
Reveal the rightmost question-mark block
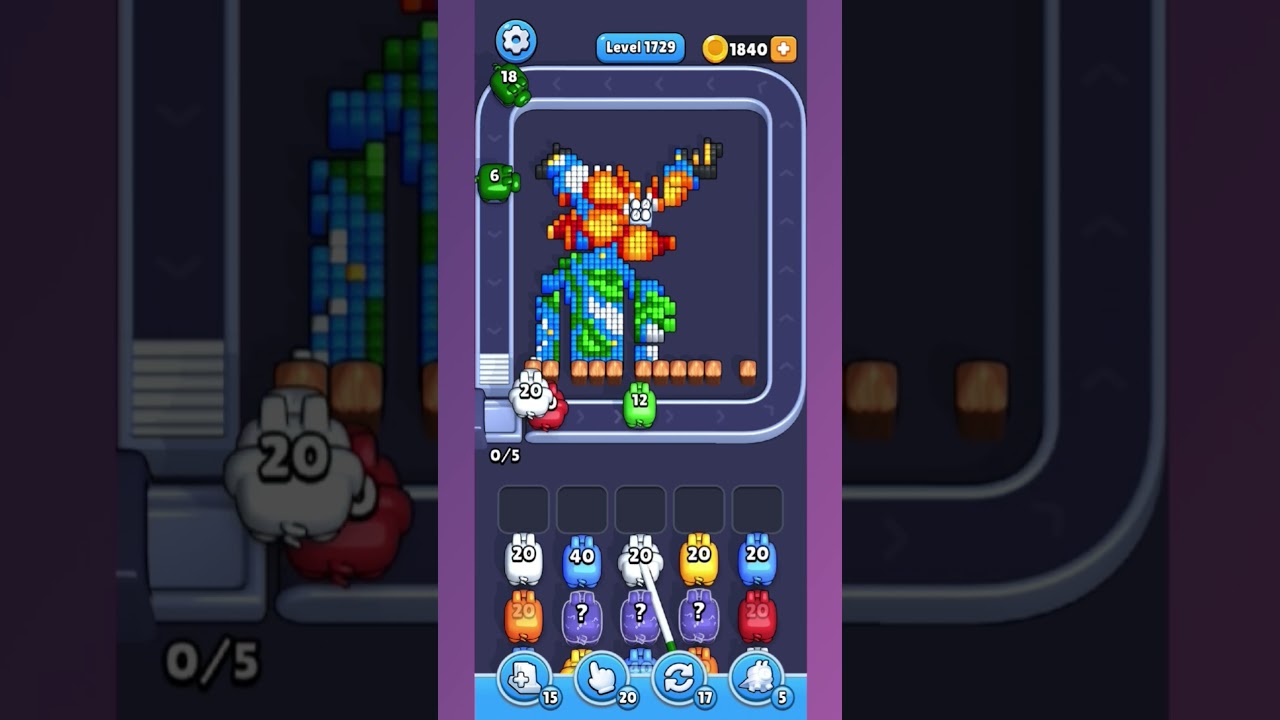tap(698, 614)
